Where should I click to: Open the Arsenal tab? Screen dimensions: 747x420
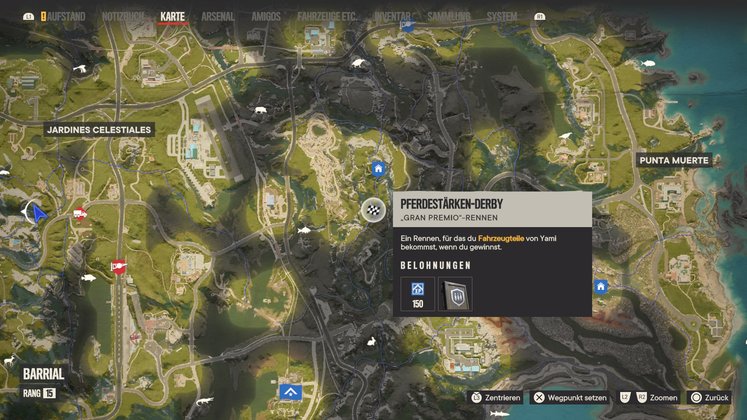pyautogui.click(x=218, y=17)
